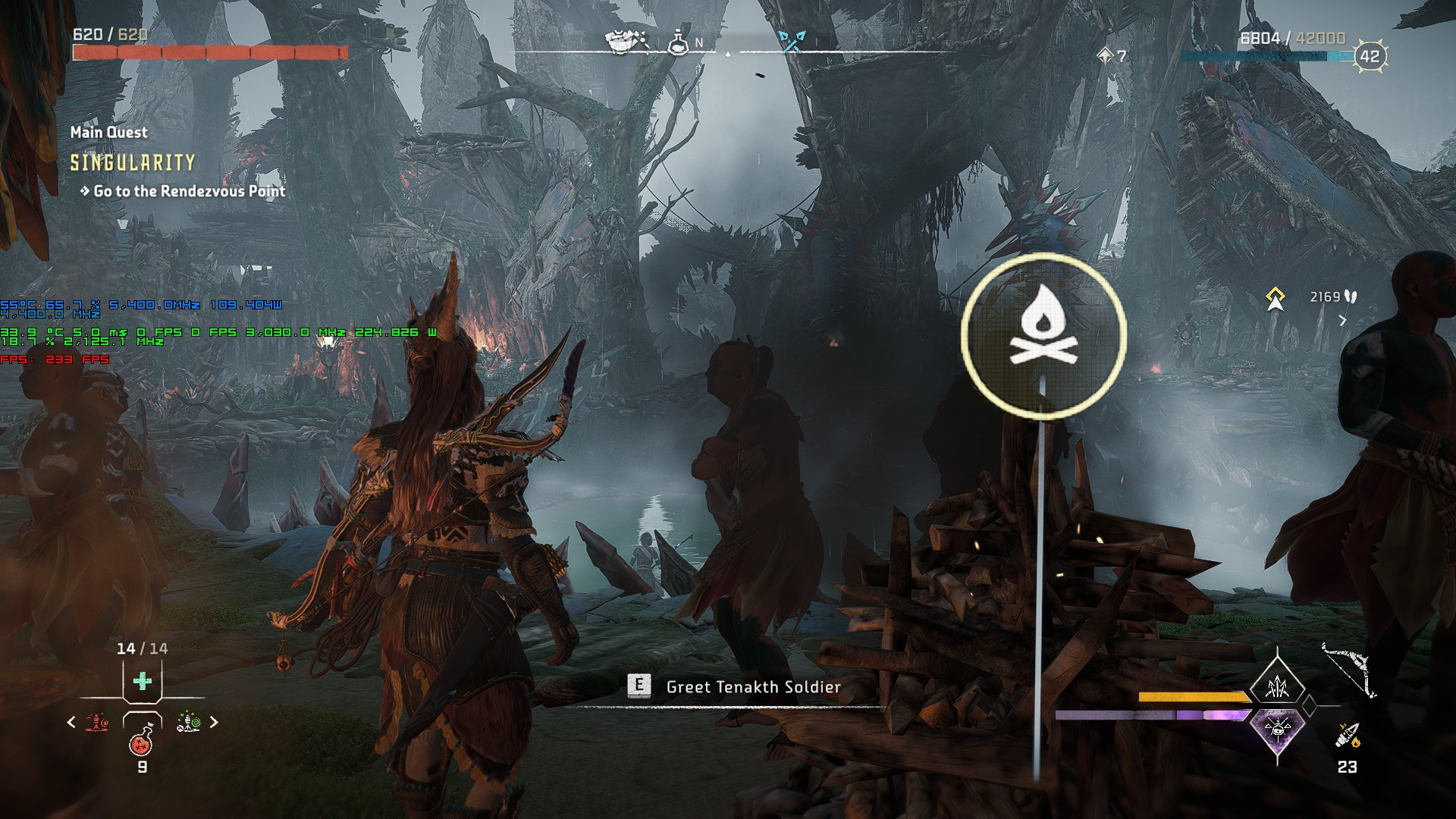Cycle tools with the left arrow

tap(71, 723)
